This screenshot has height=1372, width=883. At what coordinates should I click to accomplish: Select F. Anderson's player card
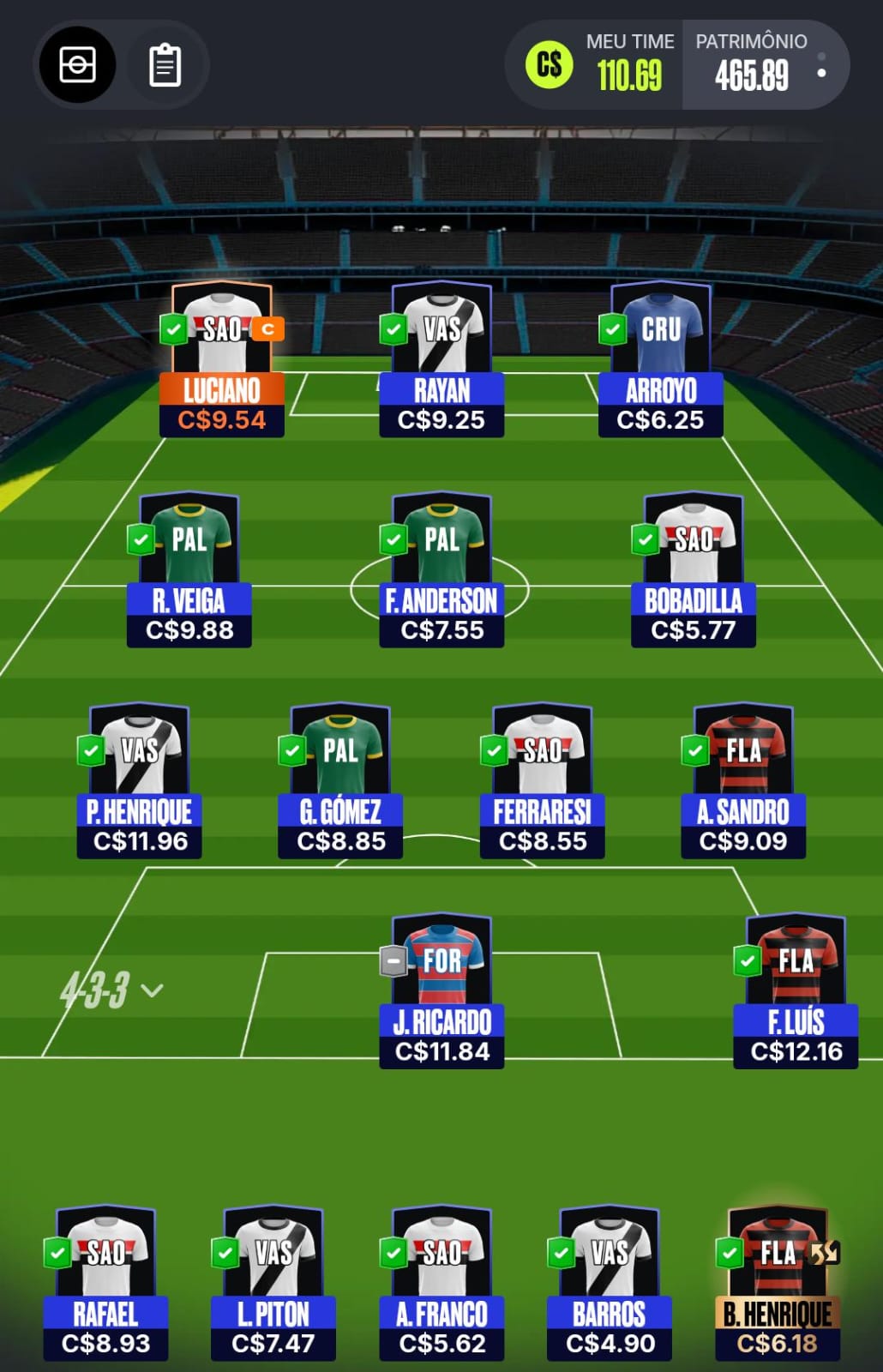pos(441,570)
